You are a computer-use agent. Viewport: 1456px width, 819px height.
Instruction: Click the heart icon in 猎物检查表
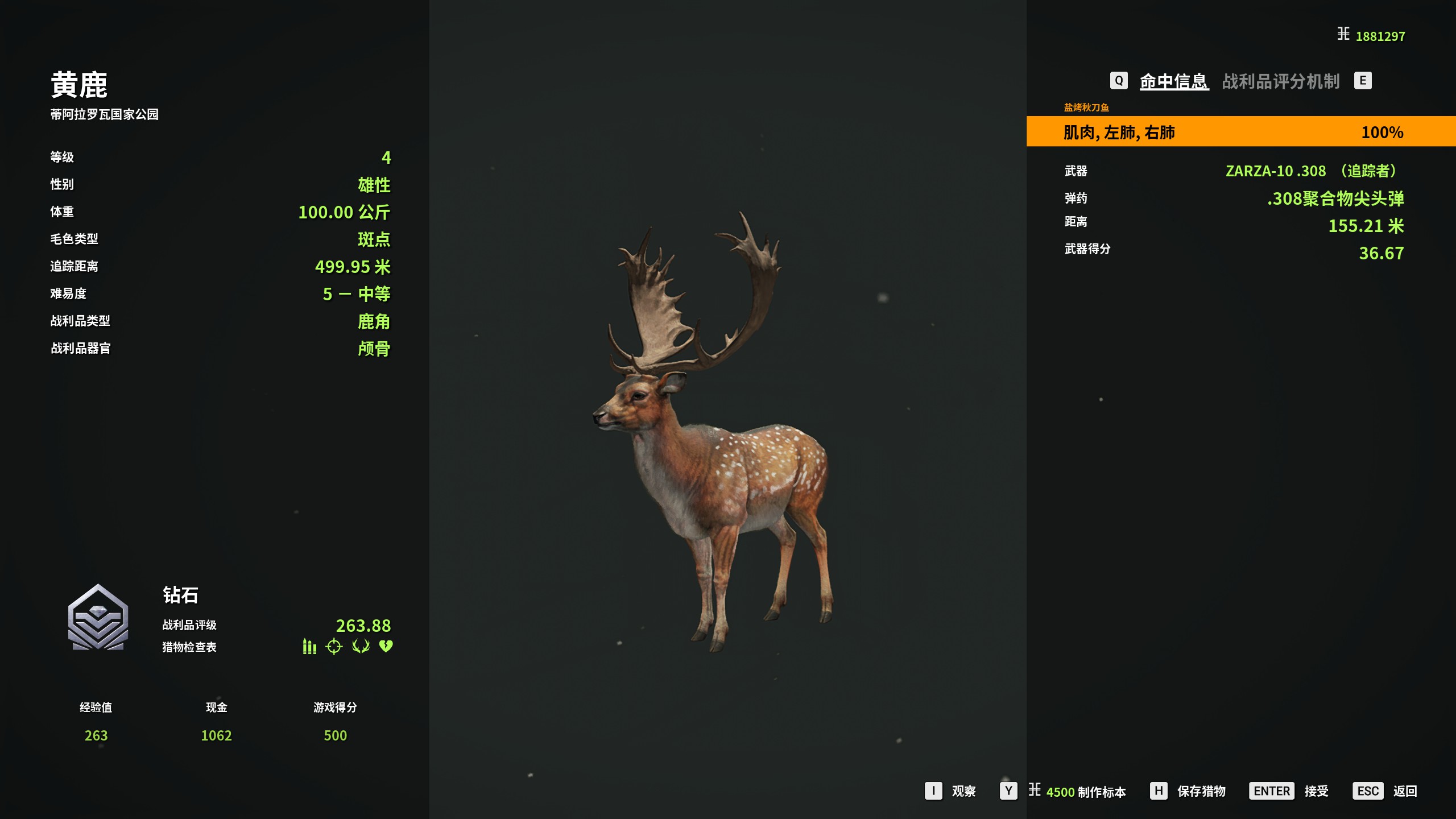(x=386, y=647)
